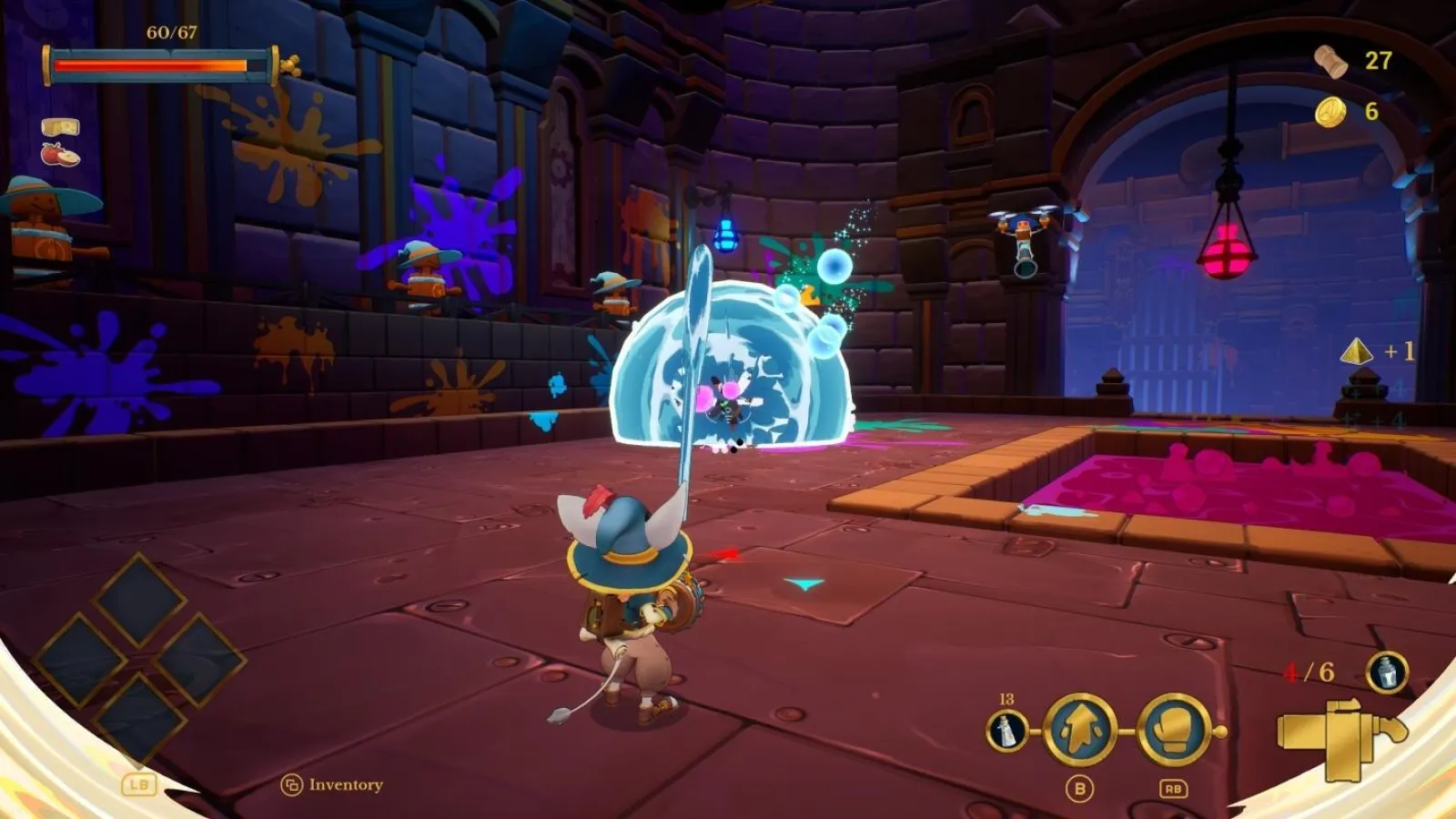Click the orange health bar fill

click(150, 66)
